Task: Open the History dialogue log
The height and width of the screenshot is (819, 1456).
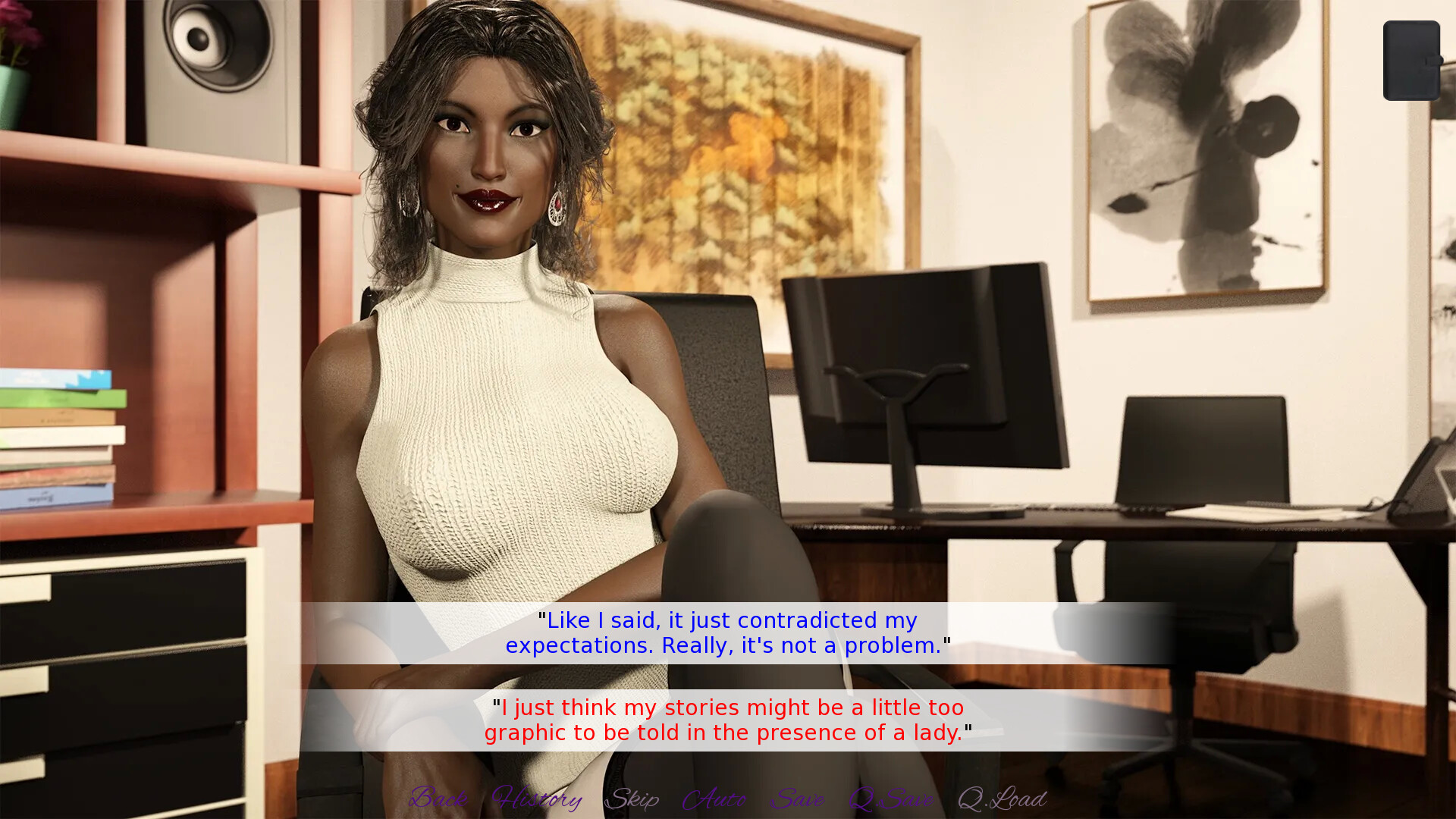Action: coord(535,799)
